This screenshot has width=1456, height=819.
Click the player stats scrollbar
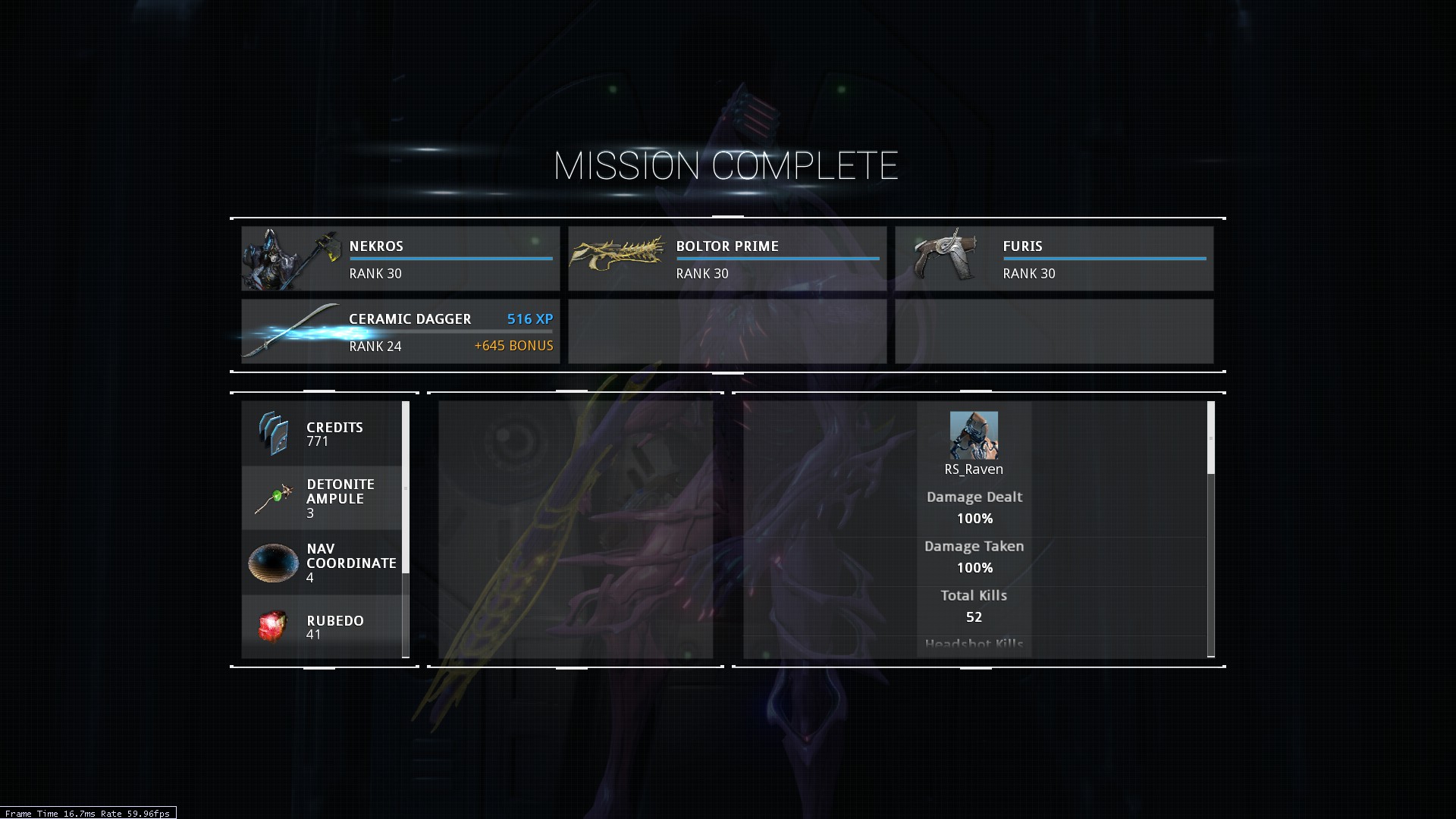[1210, 438]
